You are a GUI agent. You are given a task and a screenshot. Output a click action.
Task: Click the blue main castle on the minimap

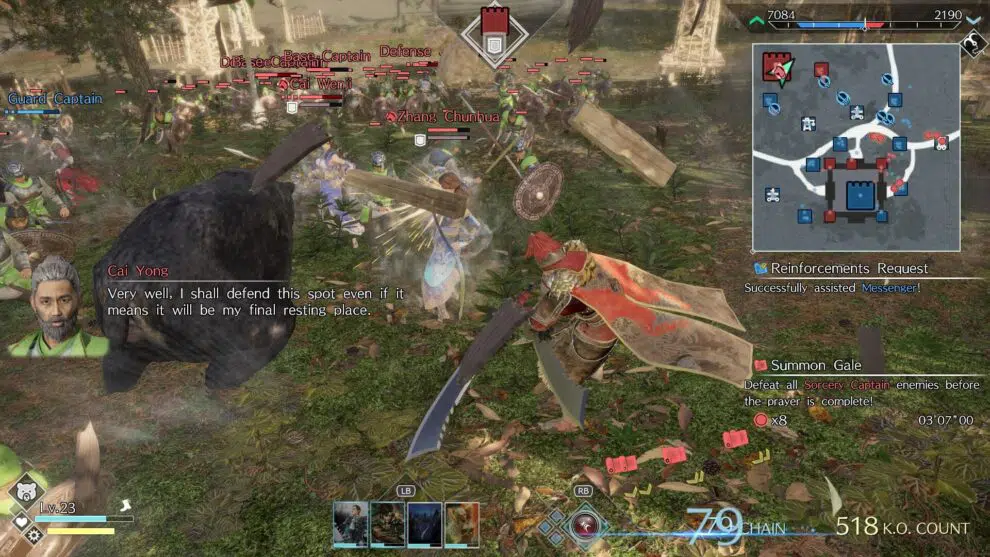859,195
